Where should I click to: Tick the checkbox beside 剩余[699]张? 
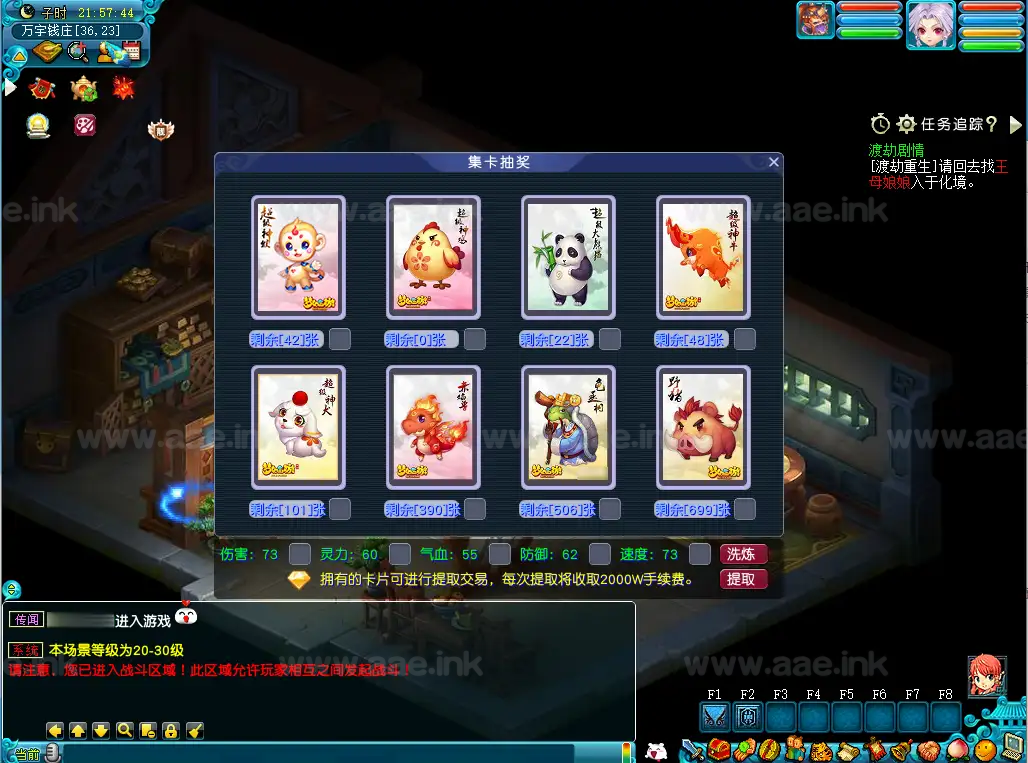pos(745,509)
